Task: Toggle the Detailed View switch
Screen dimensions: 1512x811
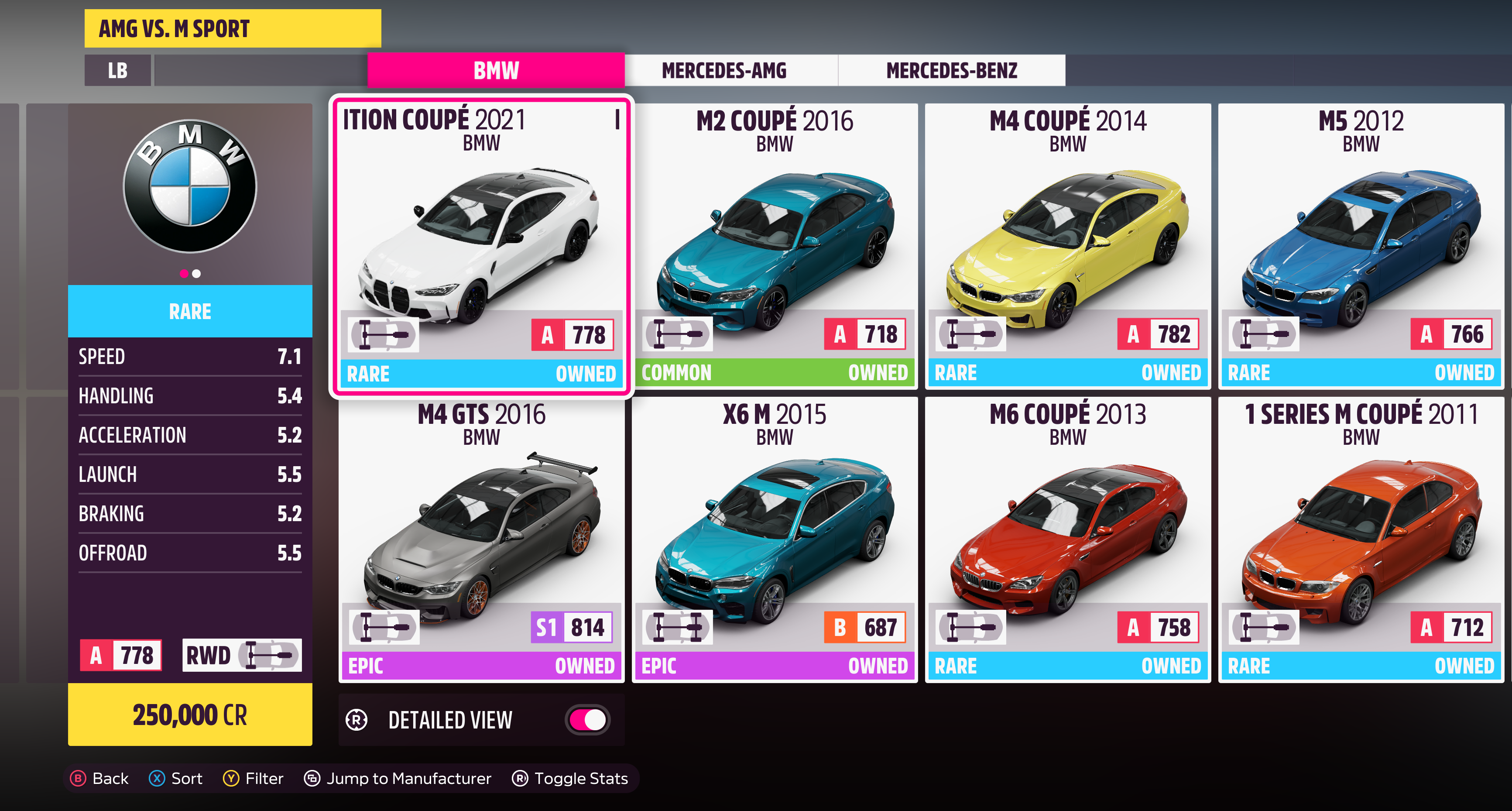Action: point(587,719)
